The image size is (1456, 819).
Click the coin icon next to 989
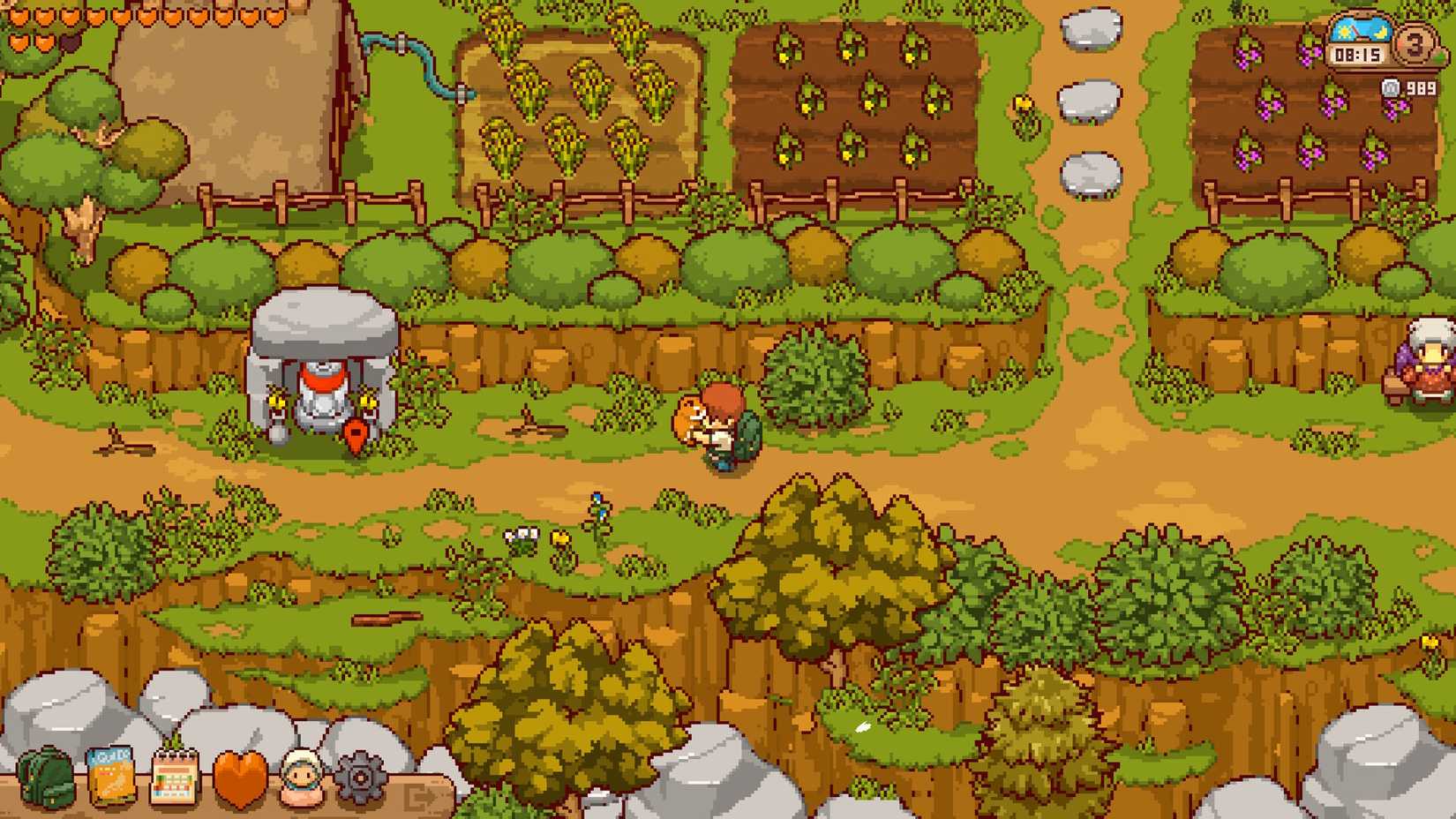point(1392,87)
